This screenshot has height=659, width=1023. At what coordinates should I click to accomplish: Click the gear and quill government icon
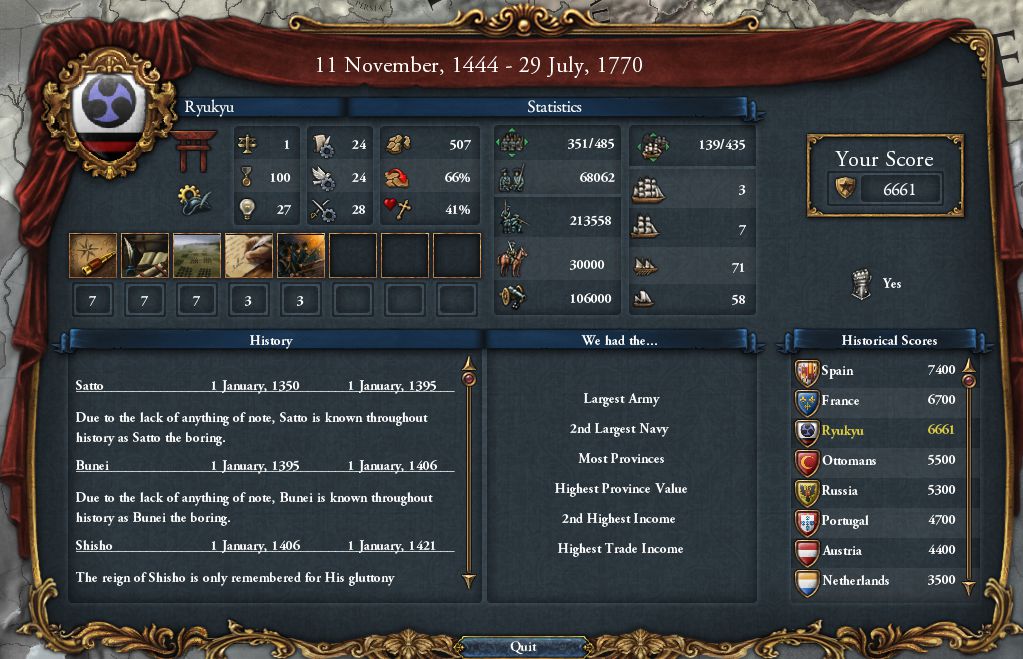pyautogui.click(x=194, y=199)
